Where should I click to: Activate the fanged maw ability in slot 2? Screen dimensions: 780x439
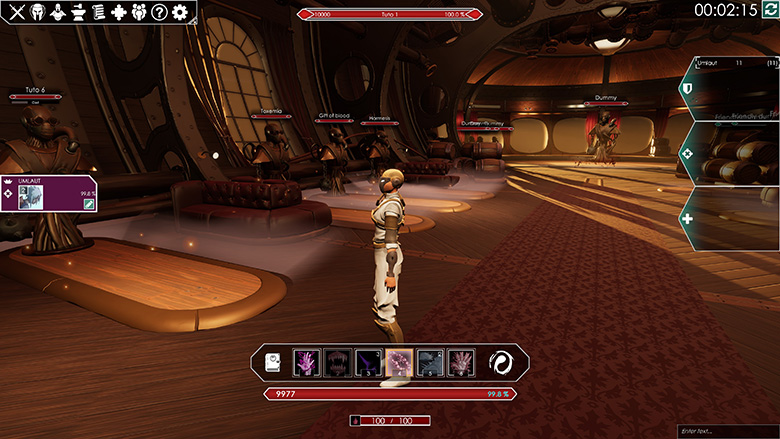pyautogui.click(x=338, y=363)
